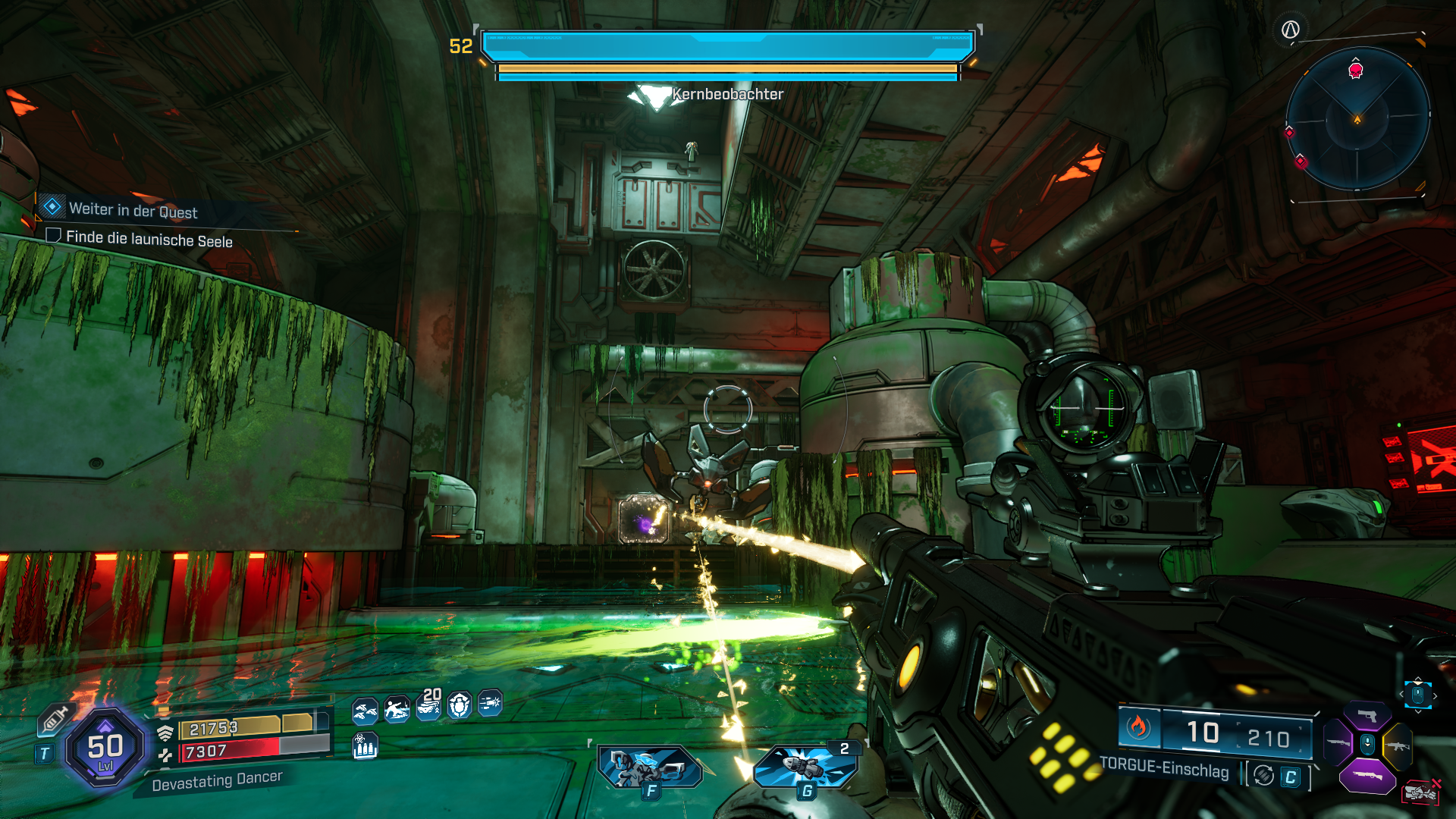Select the quest tracker 'Weiter in der Quest'
Screen dimensions: 1456x819
point(133,210)
